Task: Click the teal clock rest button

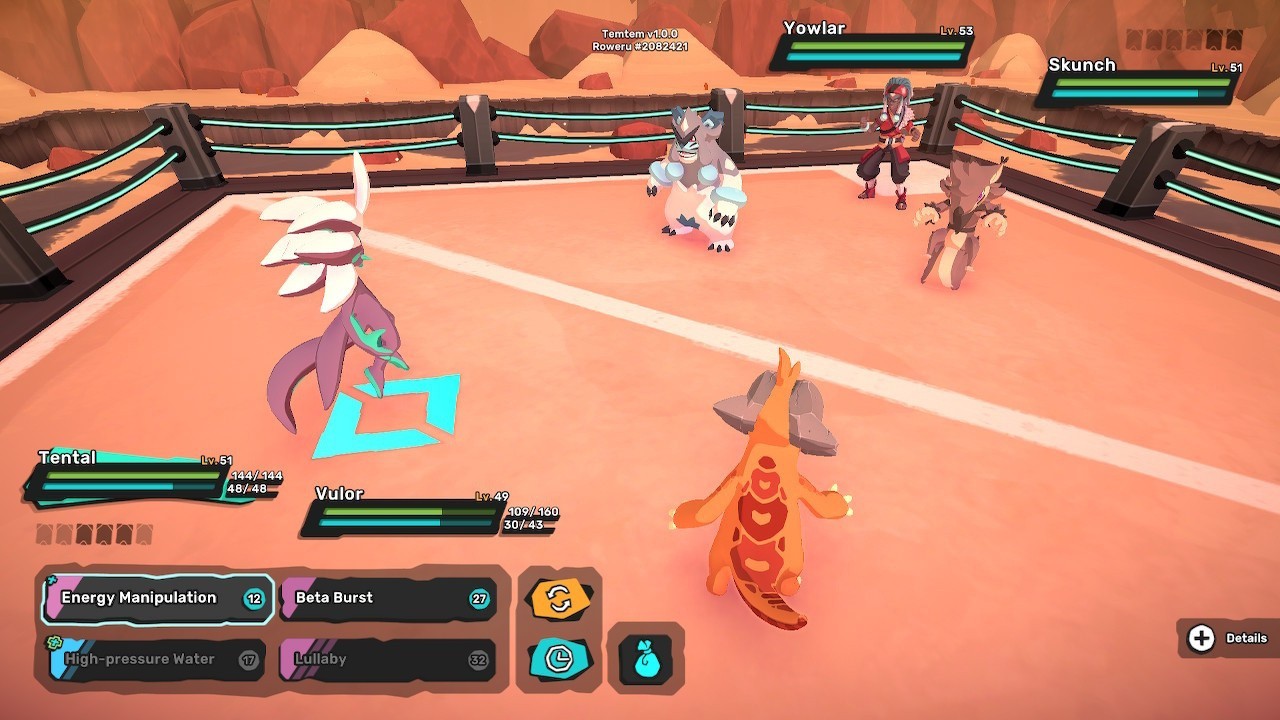Action: click(559, 658)
